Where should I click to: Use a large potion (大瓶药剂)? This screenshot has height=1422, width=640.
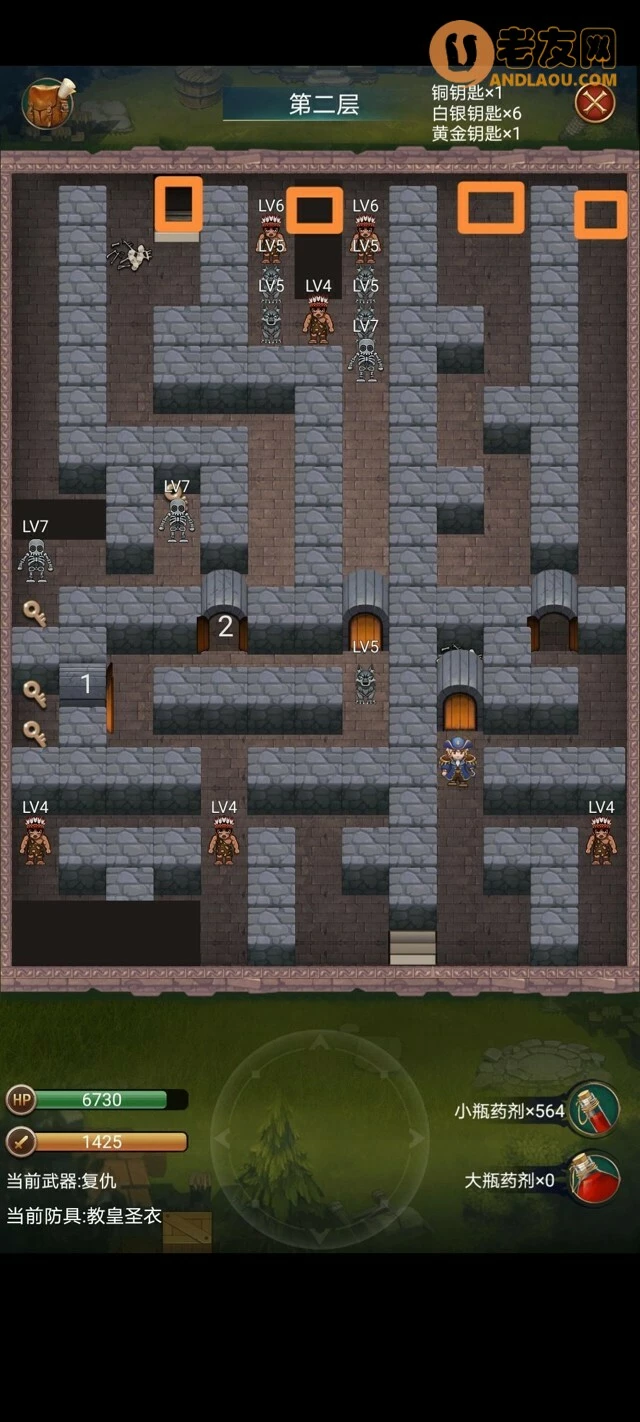594,1180
